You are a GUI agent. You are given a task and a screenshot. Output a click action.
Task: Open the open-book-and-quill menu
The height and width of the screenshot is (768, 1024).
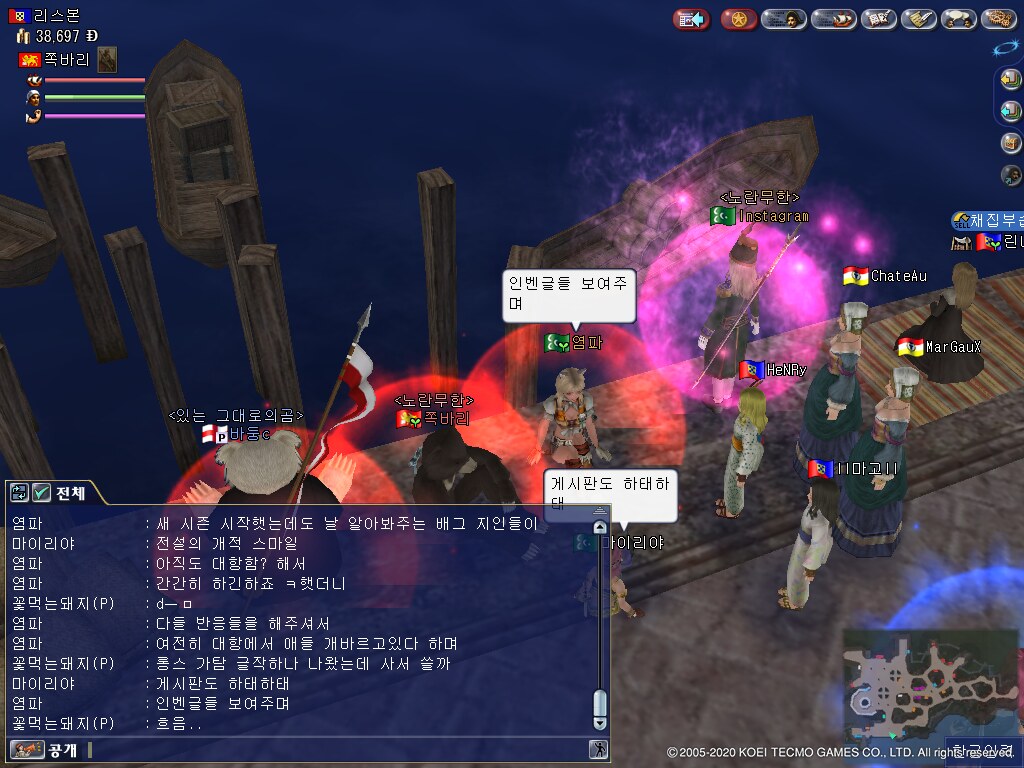coord(878,19)
